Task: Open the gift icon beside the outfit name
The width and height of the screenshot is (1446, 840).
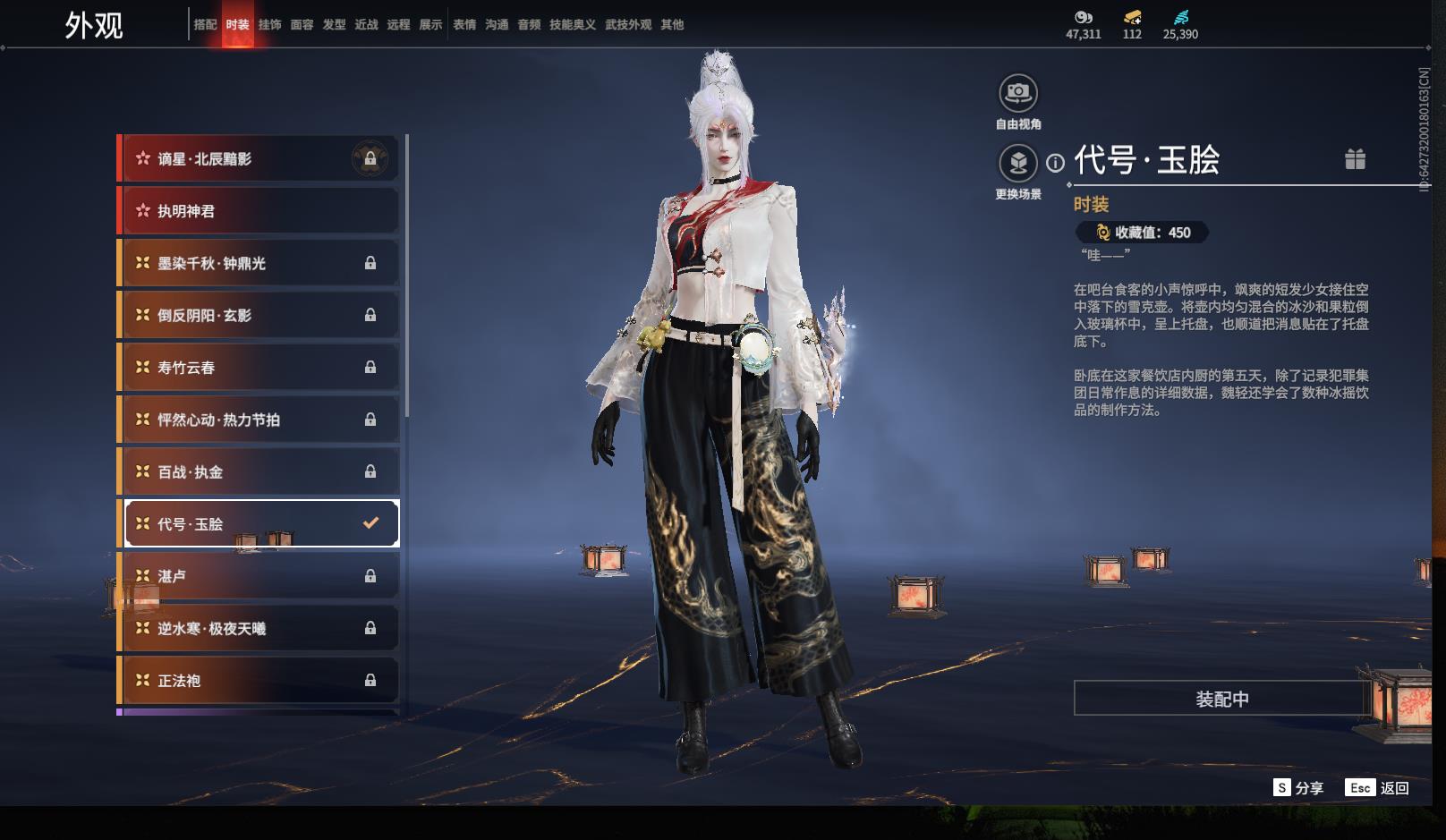Action: pos(1355,159)
